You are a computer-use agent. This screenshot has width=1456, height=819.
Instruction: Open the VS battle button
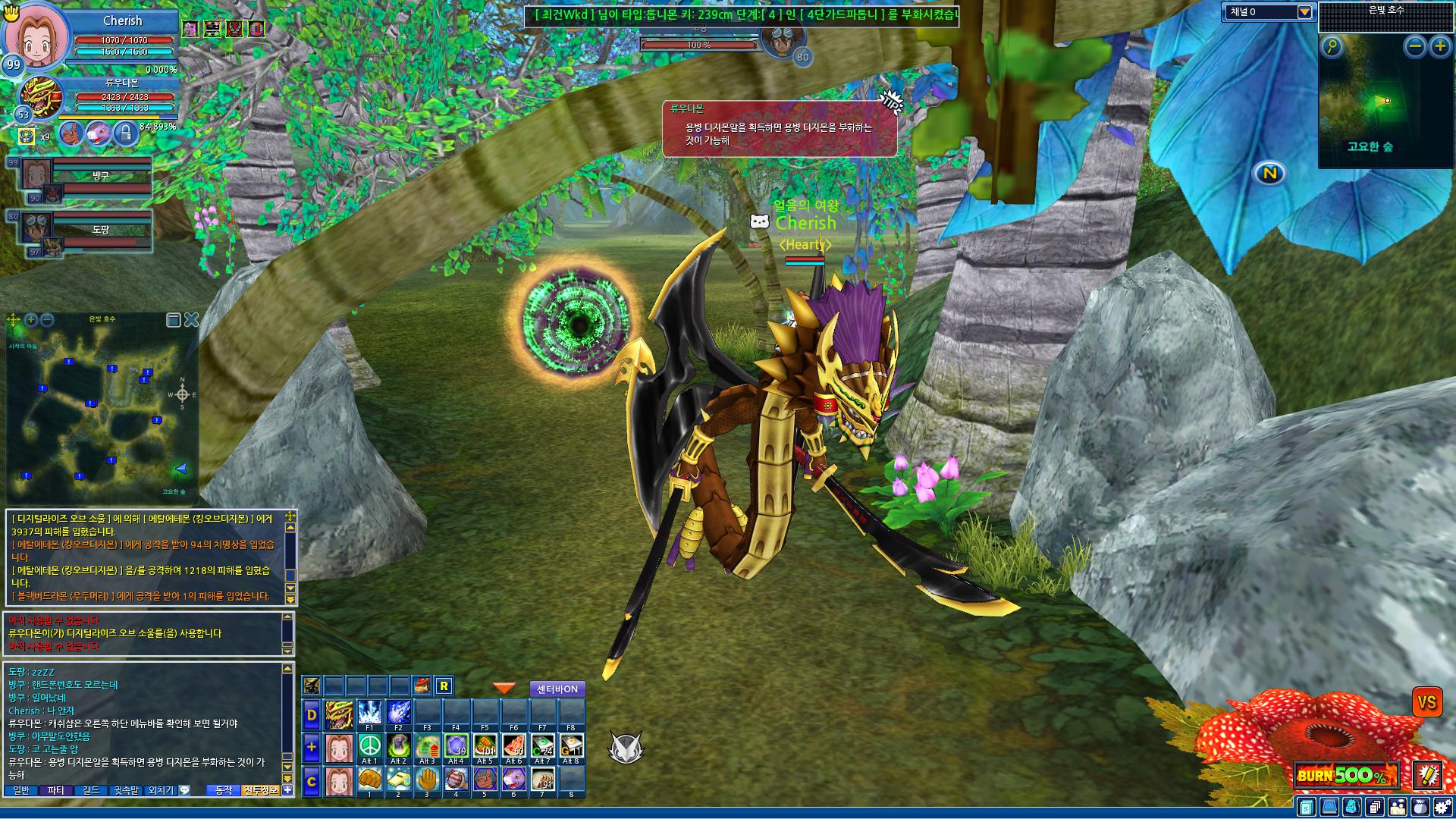[1426, 702]
